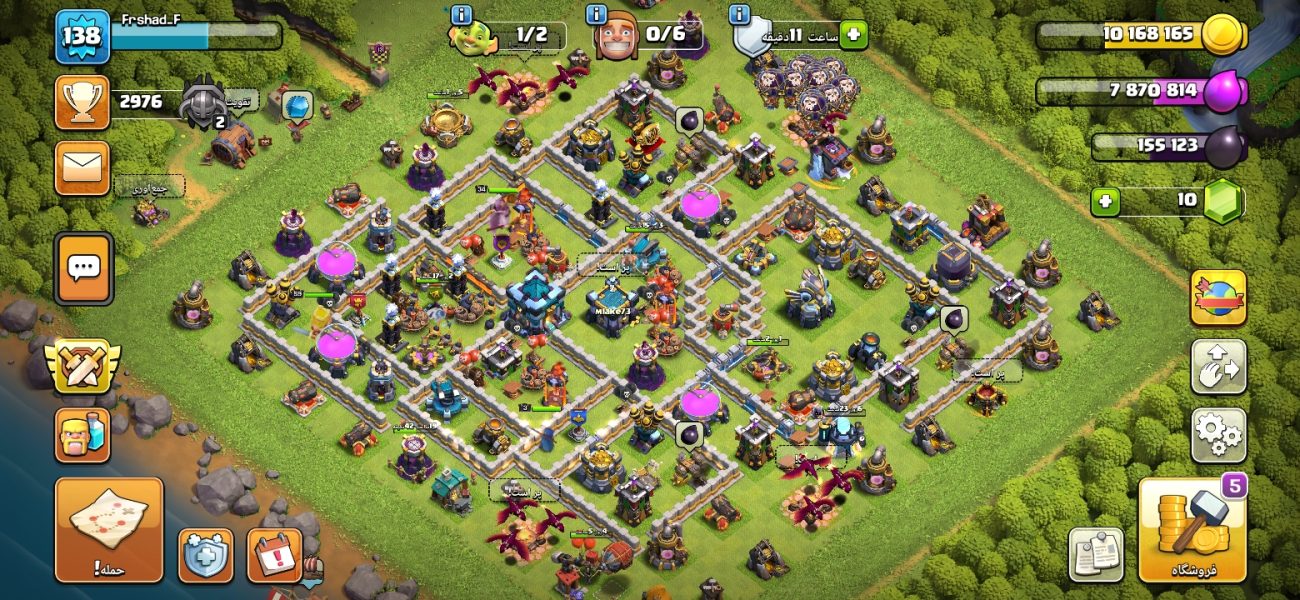This screenshot has height=600, width=1300.
Task: Open the notes clipboard button
Action: pos(1096,553)
